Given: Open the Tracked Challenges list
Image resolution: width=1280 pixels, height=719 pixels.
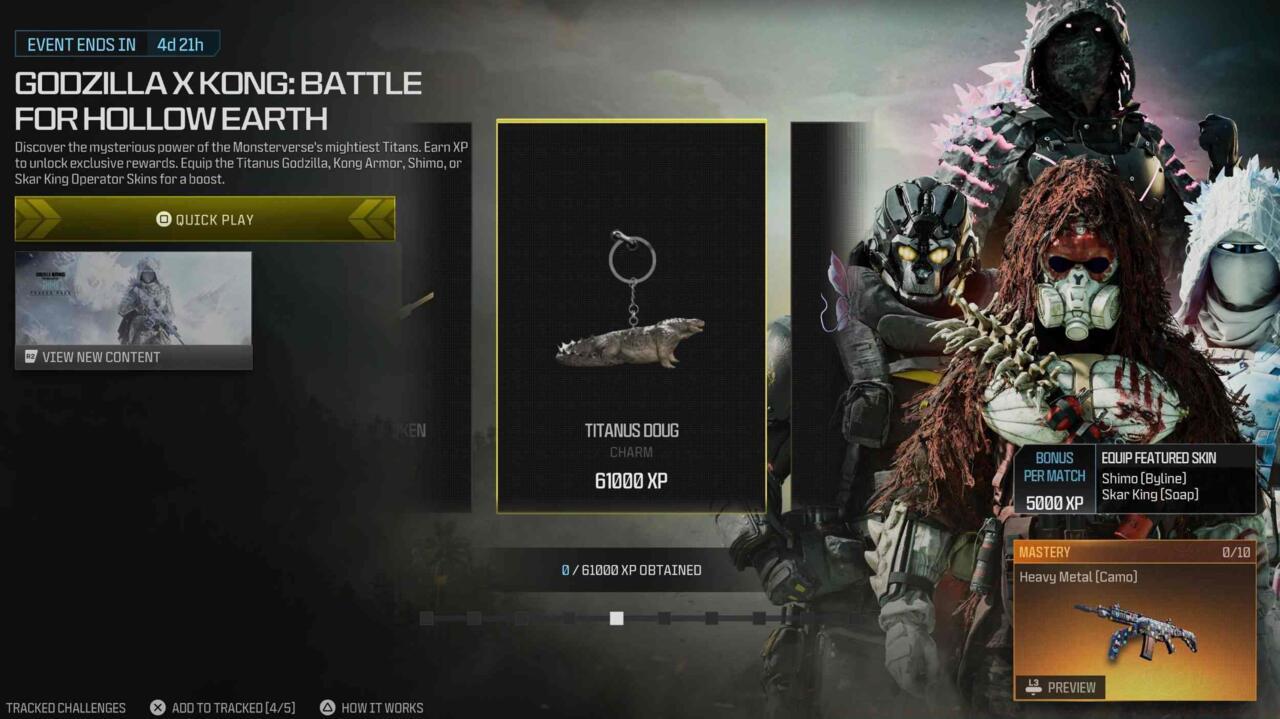Looking at the screenshot, I should (66, 708).
